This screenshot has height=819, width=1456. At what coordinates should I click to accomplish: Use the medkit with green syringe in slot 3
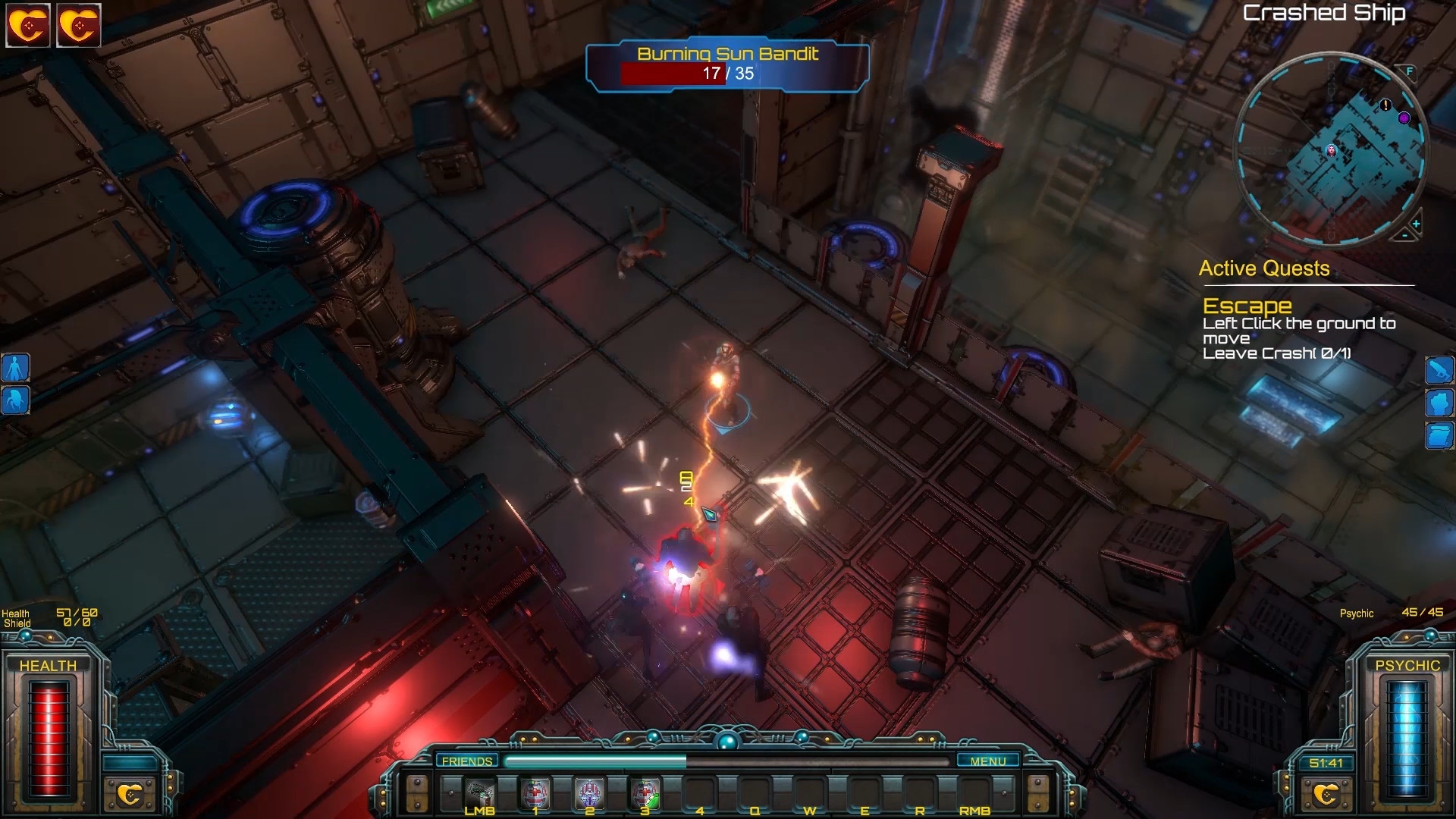[x=645, y=794]
